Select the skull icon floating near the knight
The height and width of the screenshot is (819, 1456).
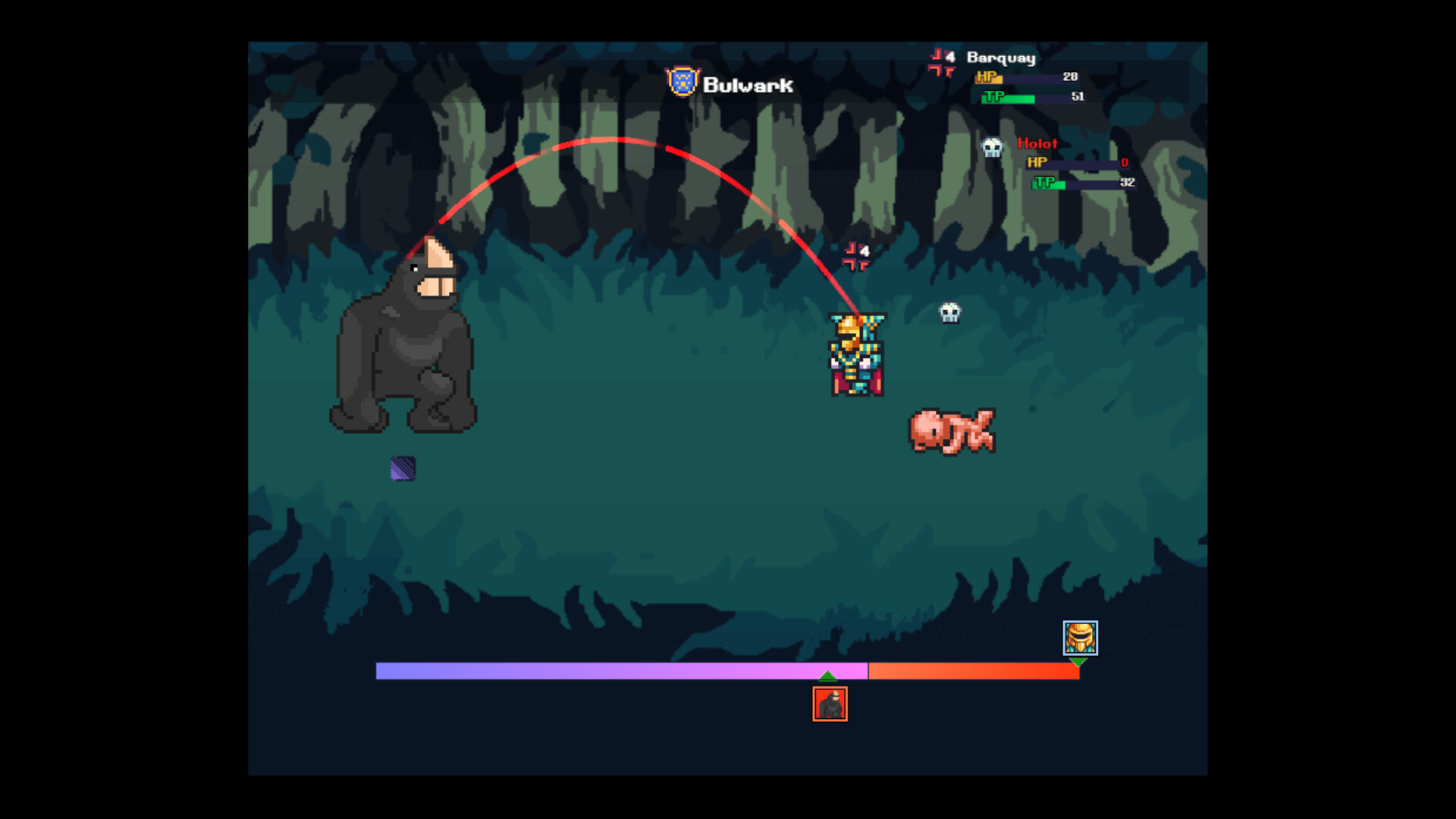click(949, 313)
